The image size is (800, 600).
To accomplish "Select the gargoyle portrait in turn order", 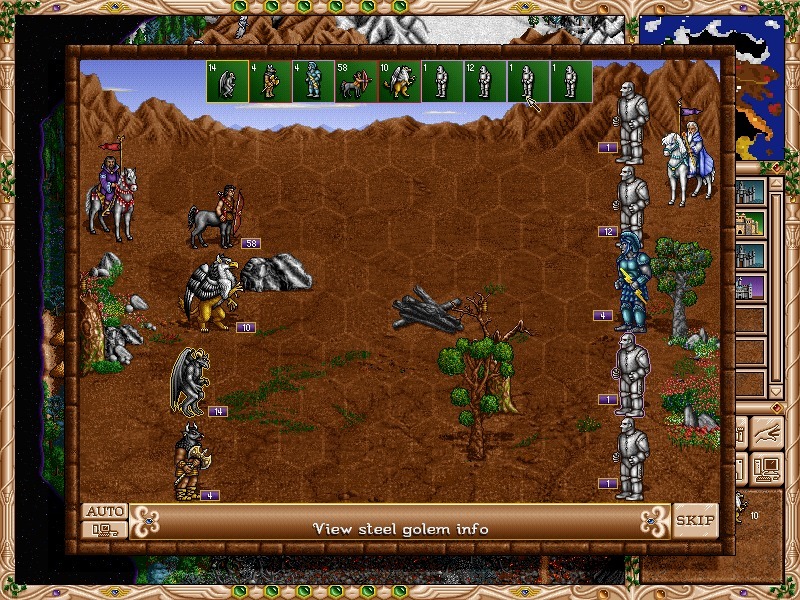I will coord(228,81).
